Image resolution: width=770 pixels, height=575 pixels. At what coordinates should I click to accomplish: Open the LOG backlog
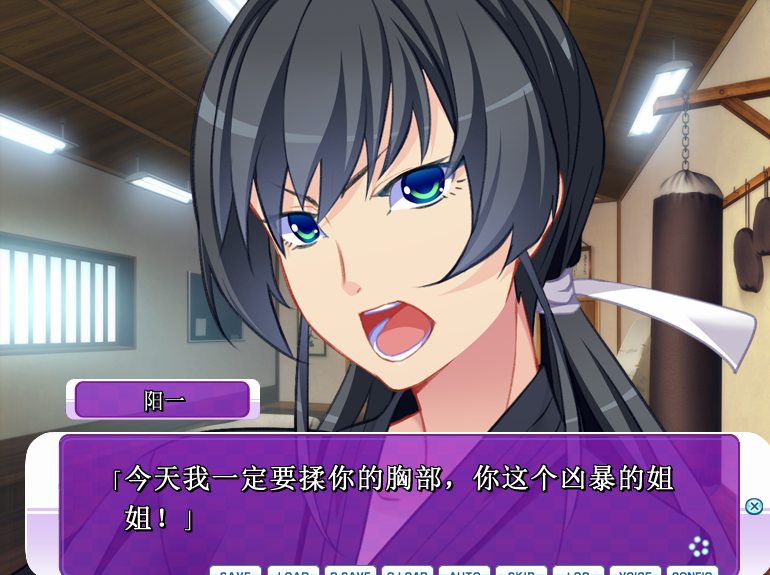(578, 571)
